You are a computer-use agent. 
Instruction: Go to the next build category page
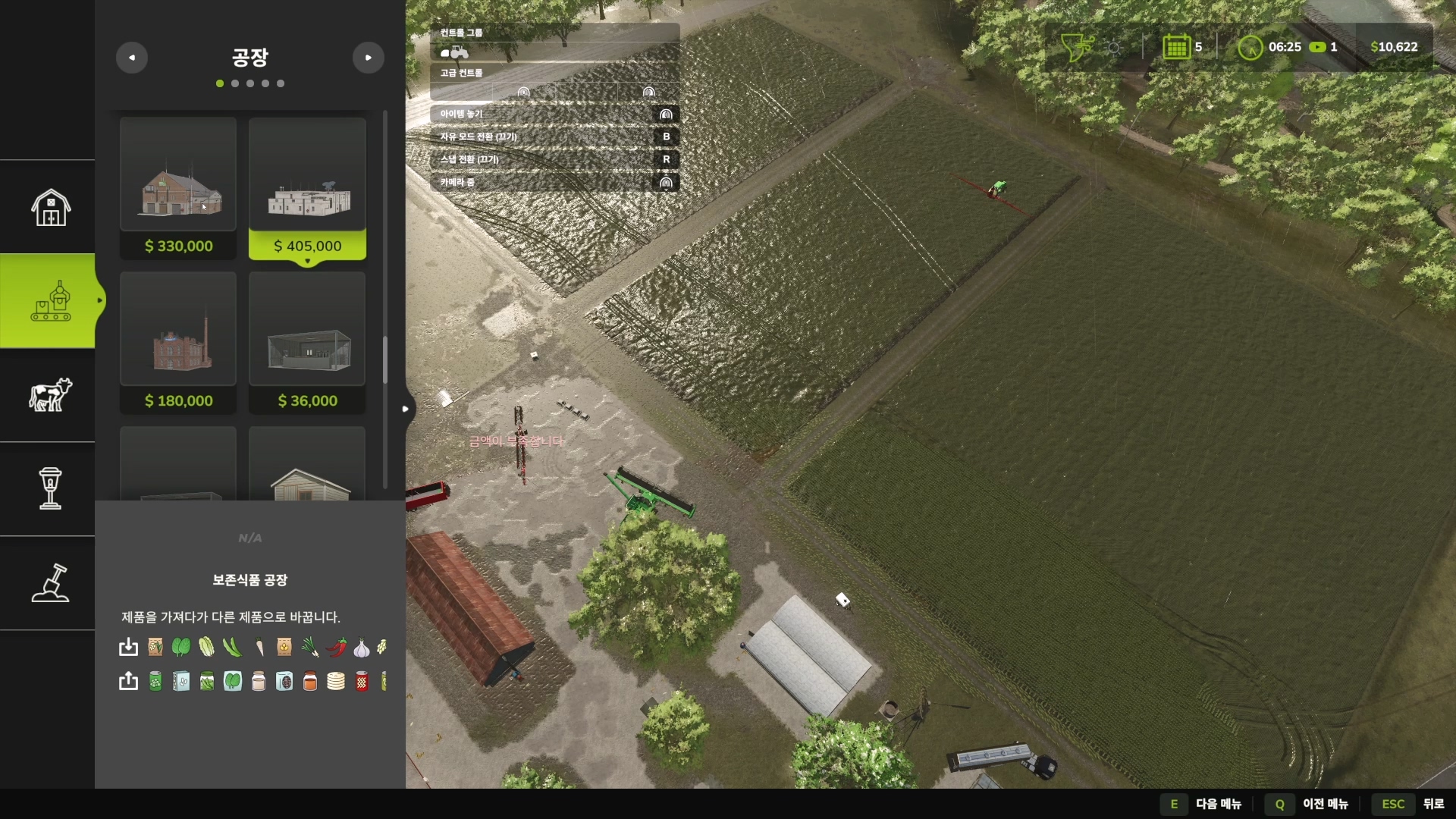369,58
